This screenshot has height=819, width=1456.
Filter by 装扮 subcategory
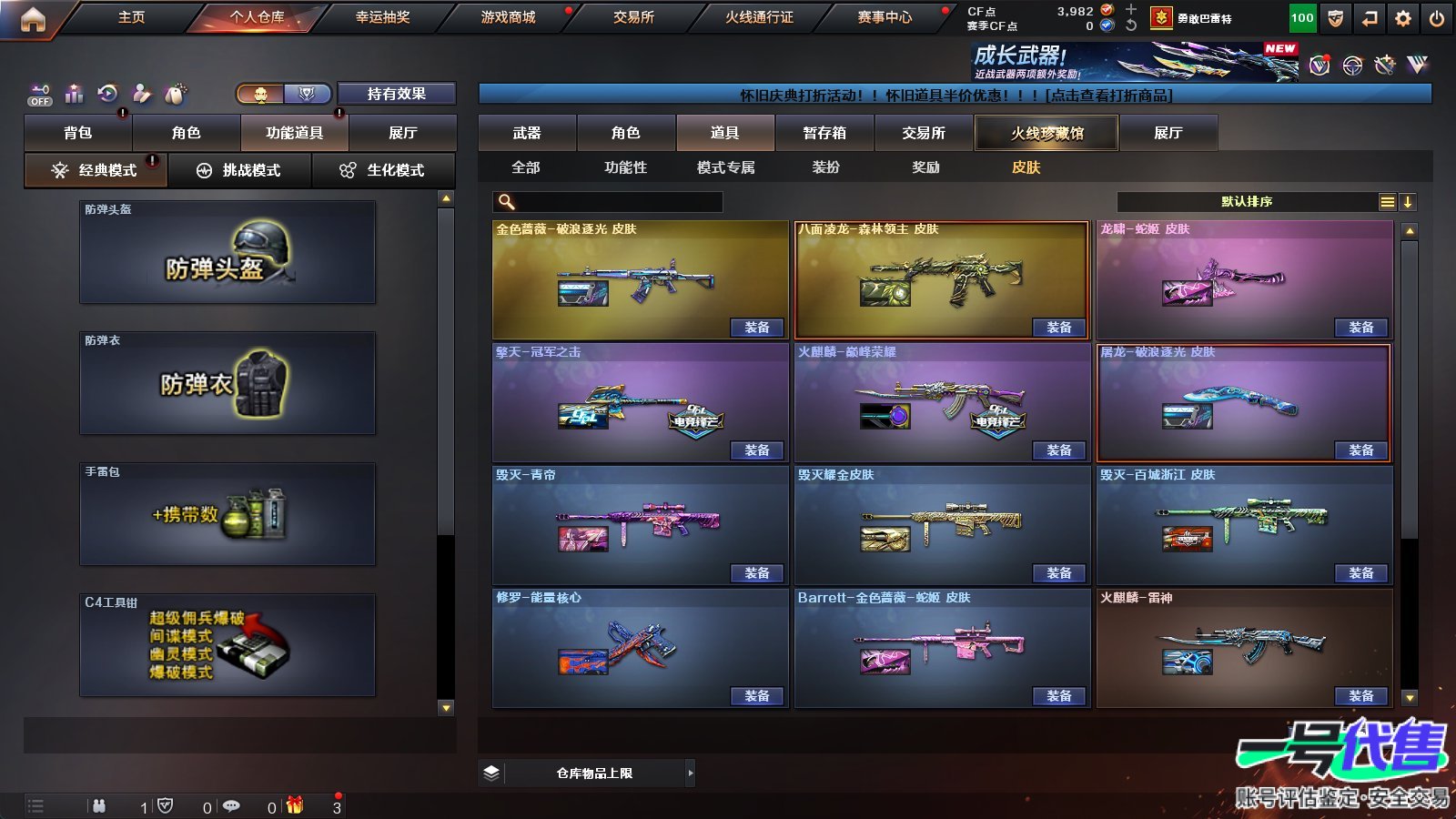pyautogui.click(x=826, y=167)
